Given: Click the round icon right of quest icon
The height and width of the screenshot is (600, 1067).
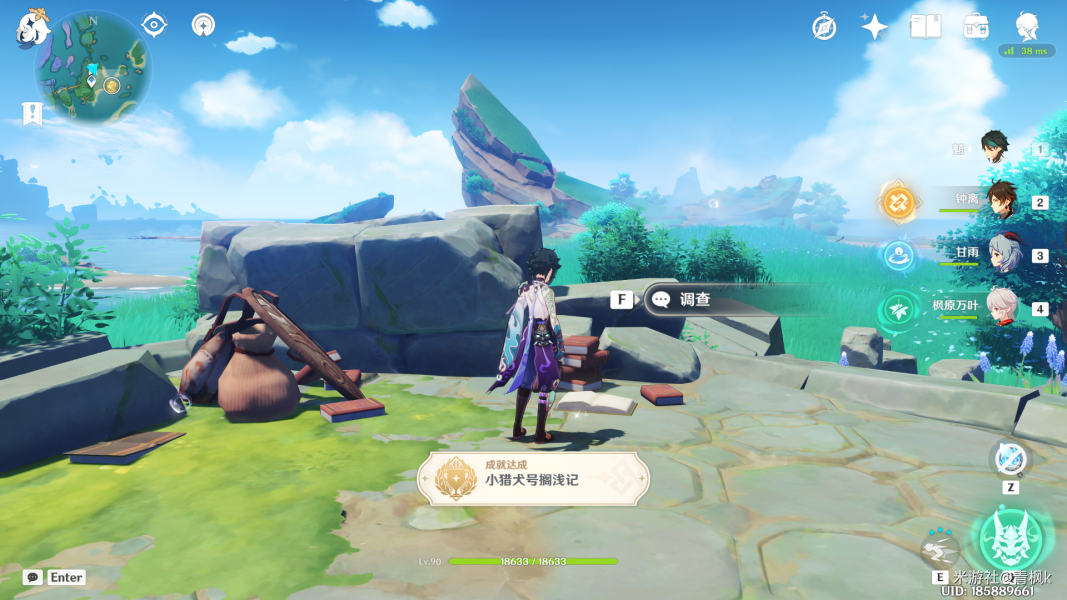Looking at the screenshot, I should 203,24.
